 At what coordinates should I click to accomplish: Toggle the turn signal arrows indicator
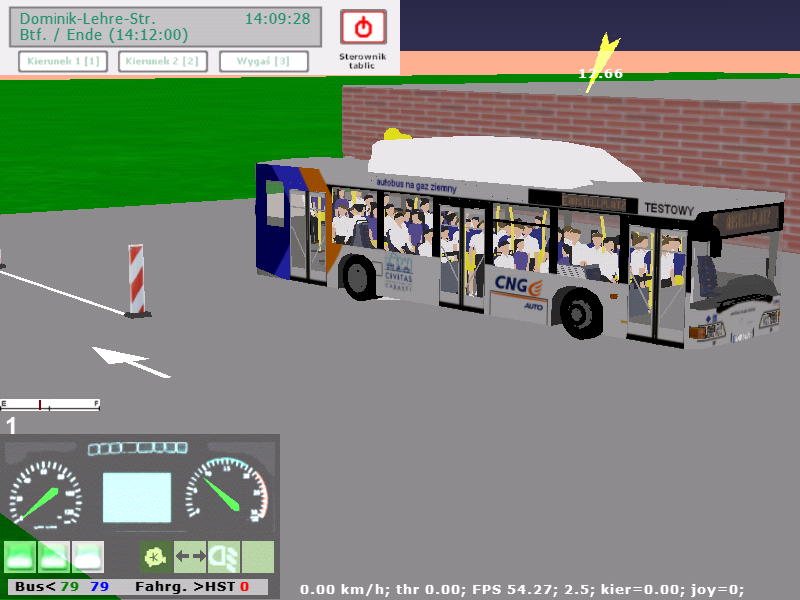click(x=190, y=556)
